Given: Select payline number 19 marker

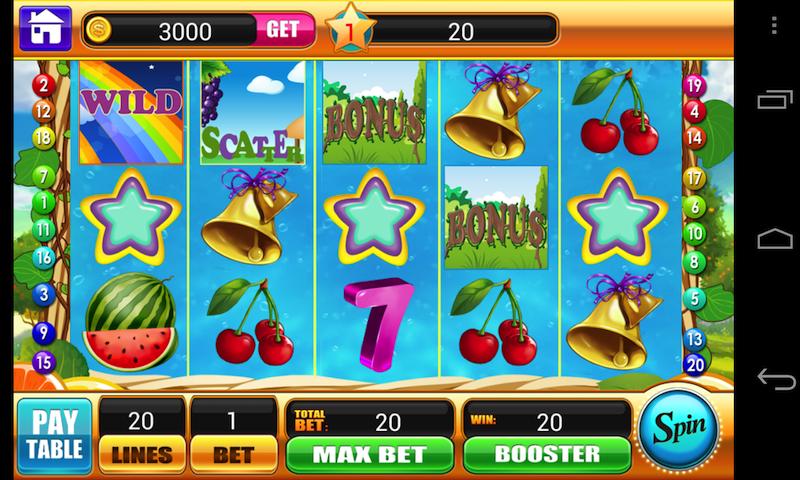Looking at the screenshot, I should click(x=695, y=86).
